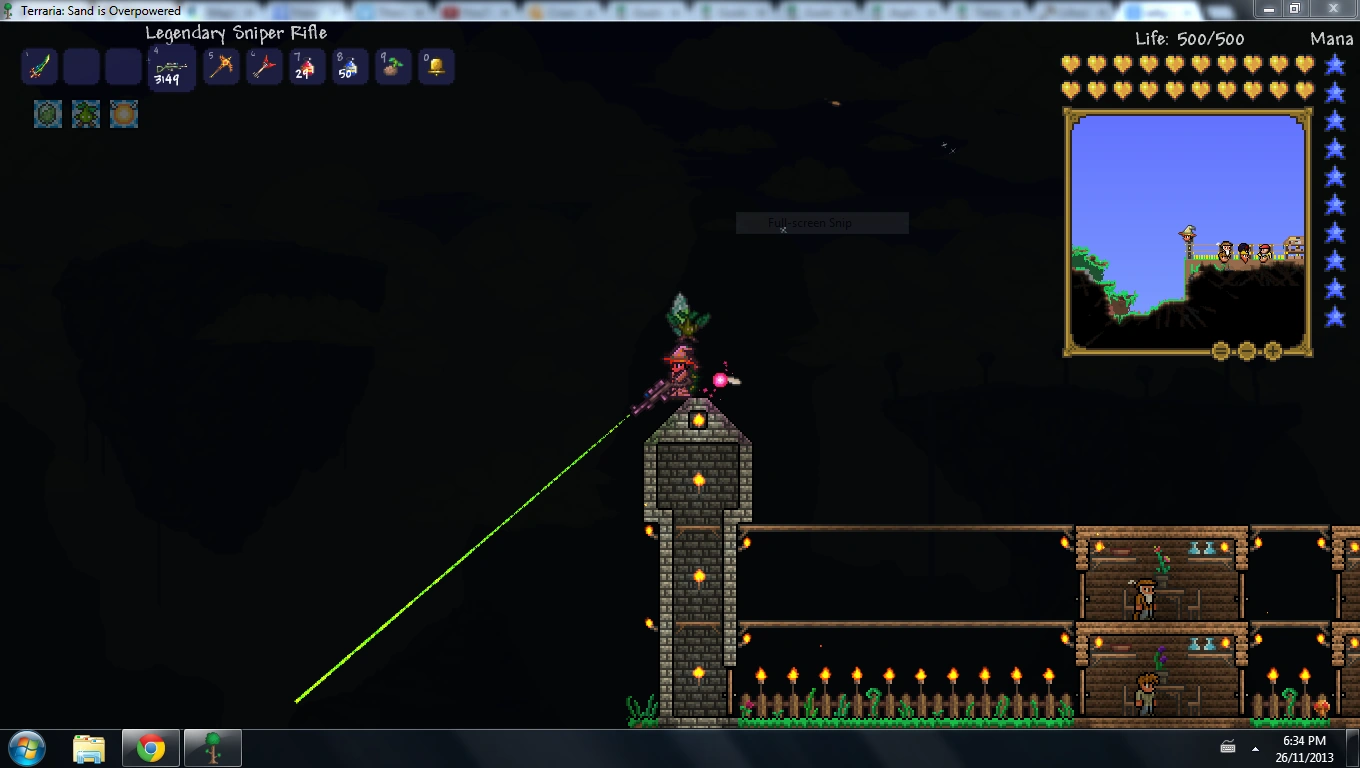
Task: Click the Terraria icon on the taskbar
Action: (x=213, y=747)
